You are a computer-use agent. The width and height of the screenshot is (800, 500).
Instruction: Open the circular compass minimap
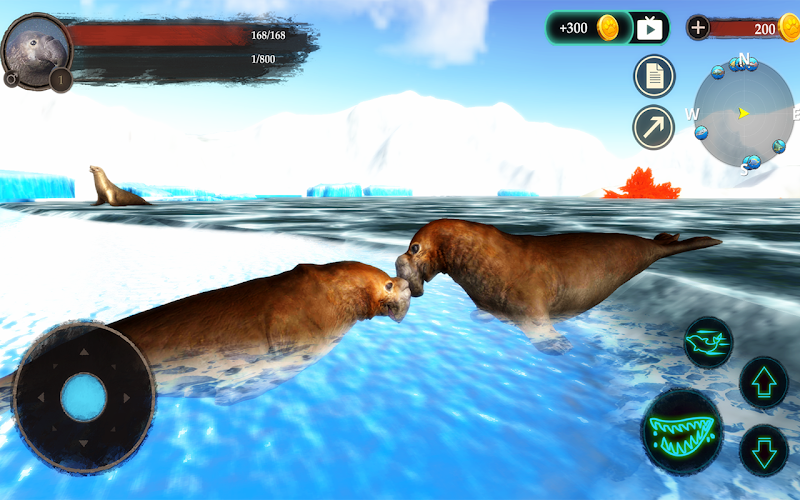(743, 114)
